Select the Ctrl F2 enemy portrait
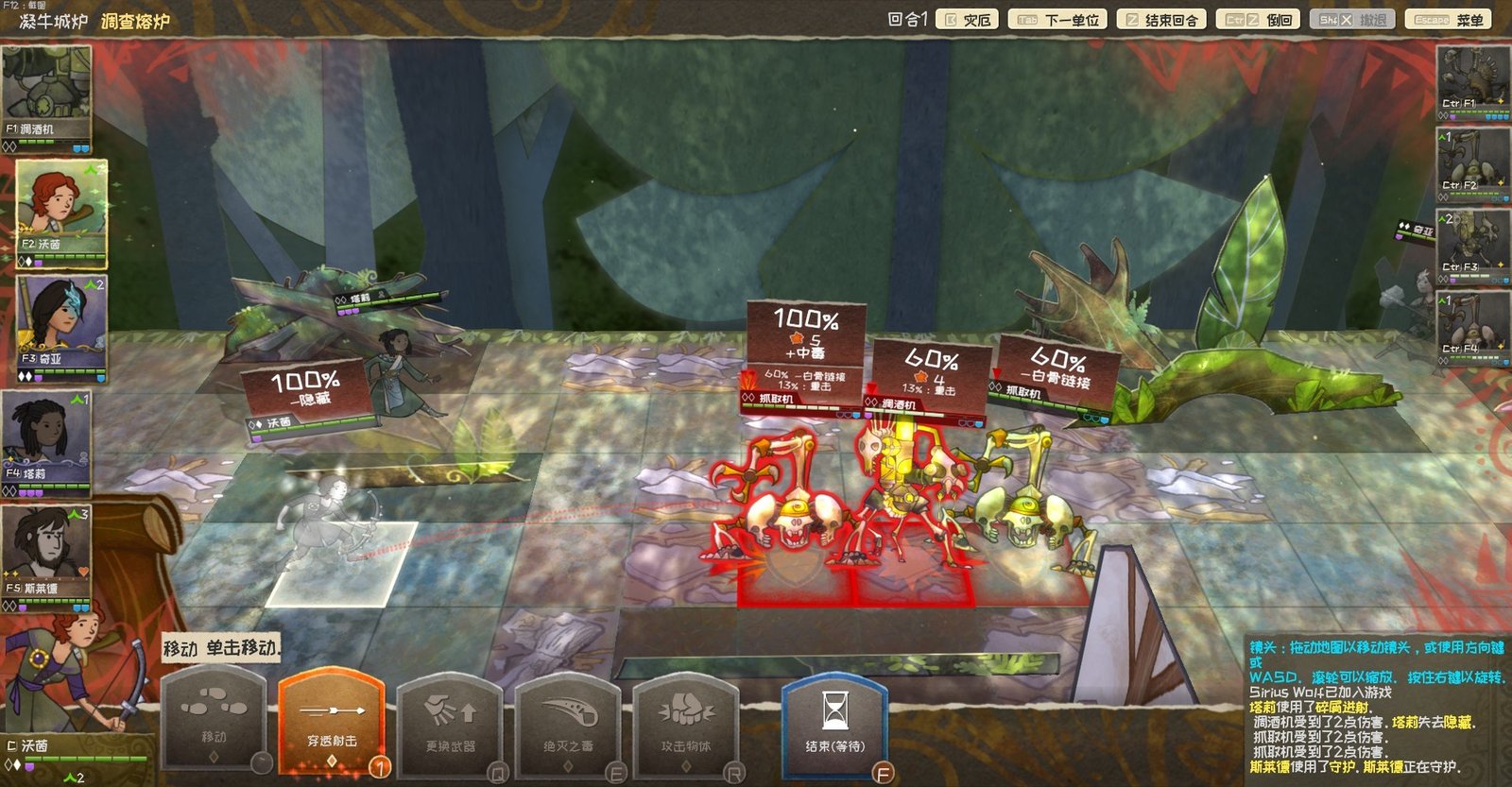1512x787 pixels. pyautogui.click(x=1472, y=162)
